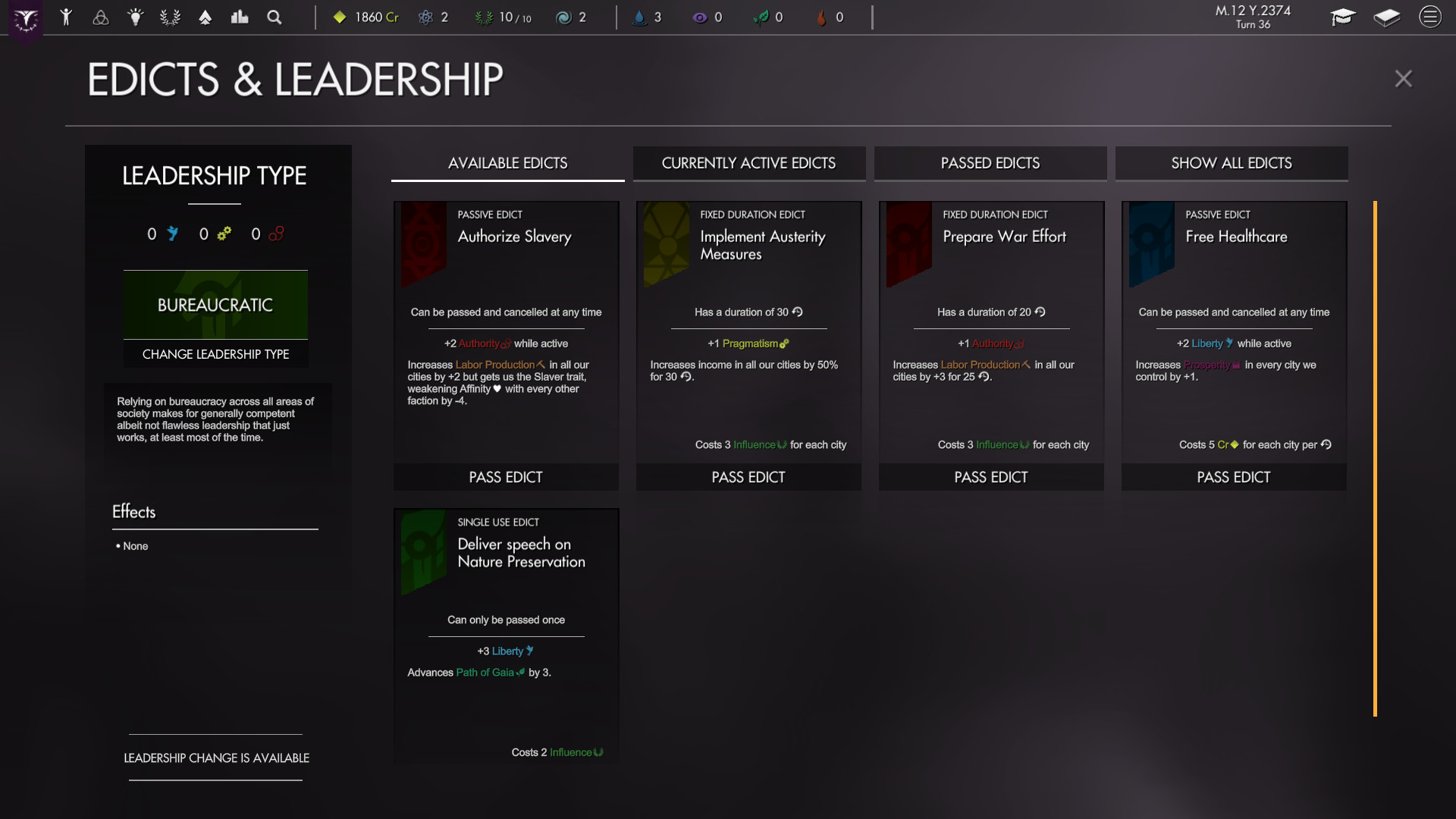Open the lightbulb ideas panel
Viewport: 1456px width, 819px height.
136,17
